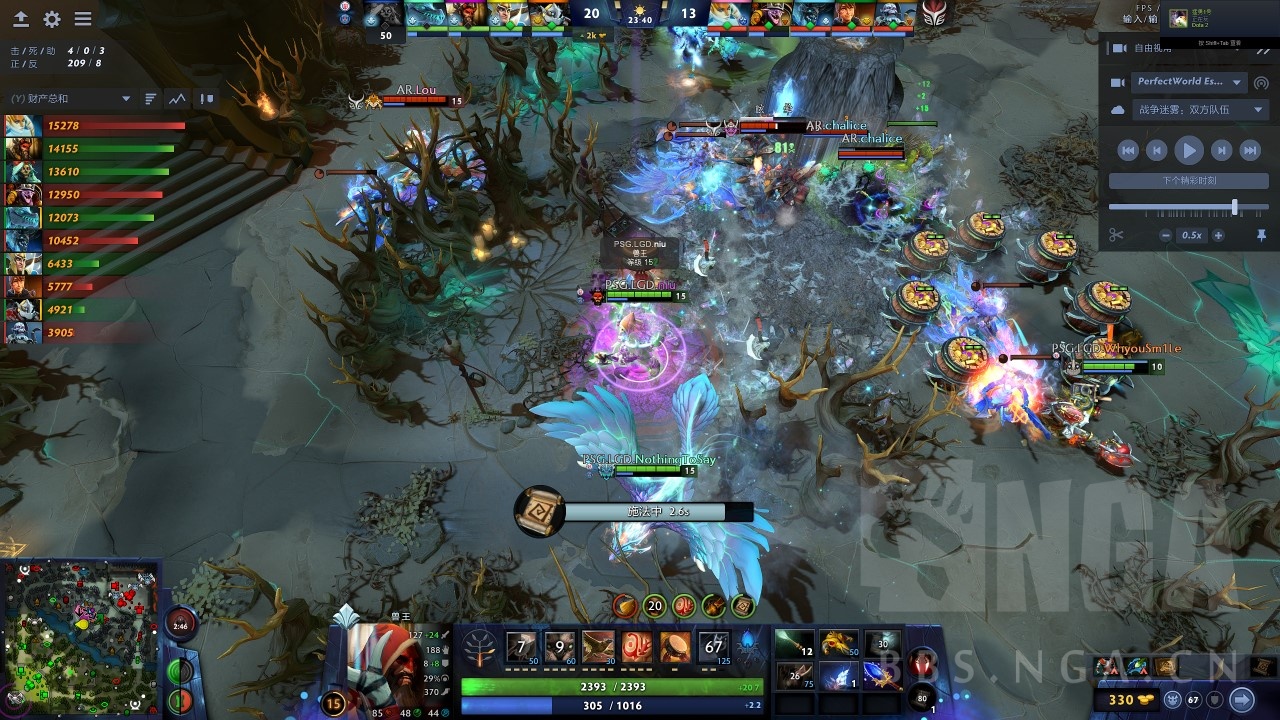Image resolution: width=1280 pixels, height=720 pixels.
Task: Open Beastmaster's talent tree icon
Action: coord(479,648)
